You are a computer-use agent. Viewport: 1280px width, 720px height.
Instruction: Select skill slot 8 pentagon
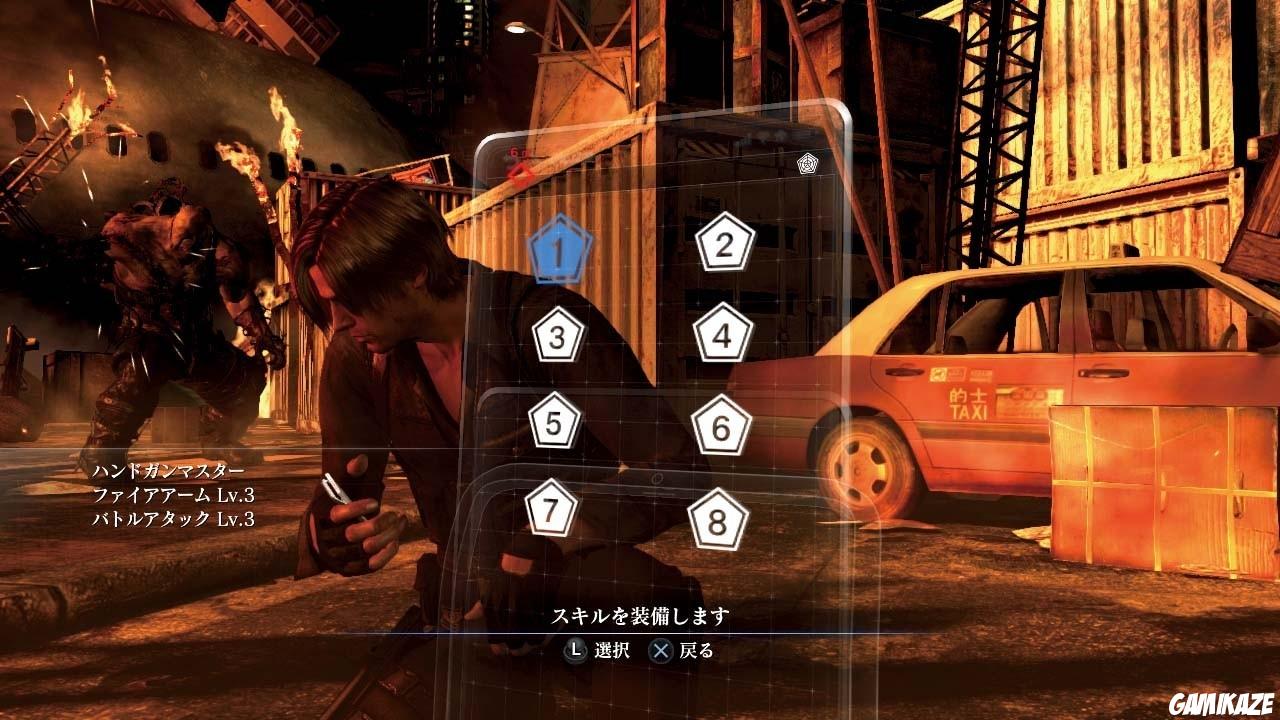coord(716,520)
